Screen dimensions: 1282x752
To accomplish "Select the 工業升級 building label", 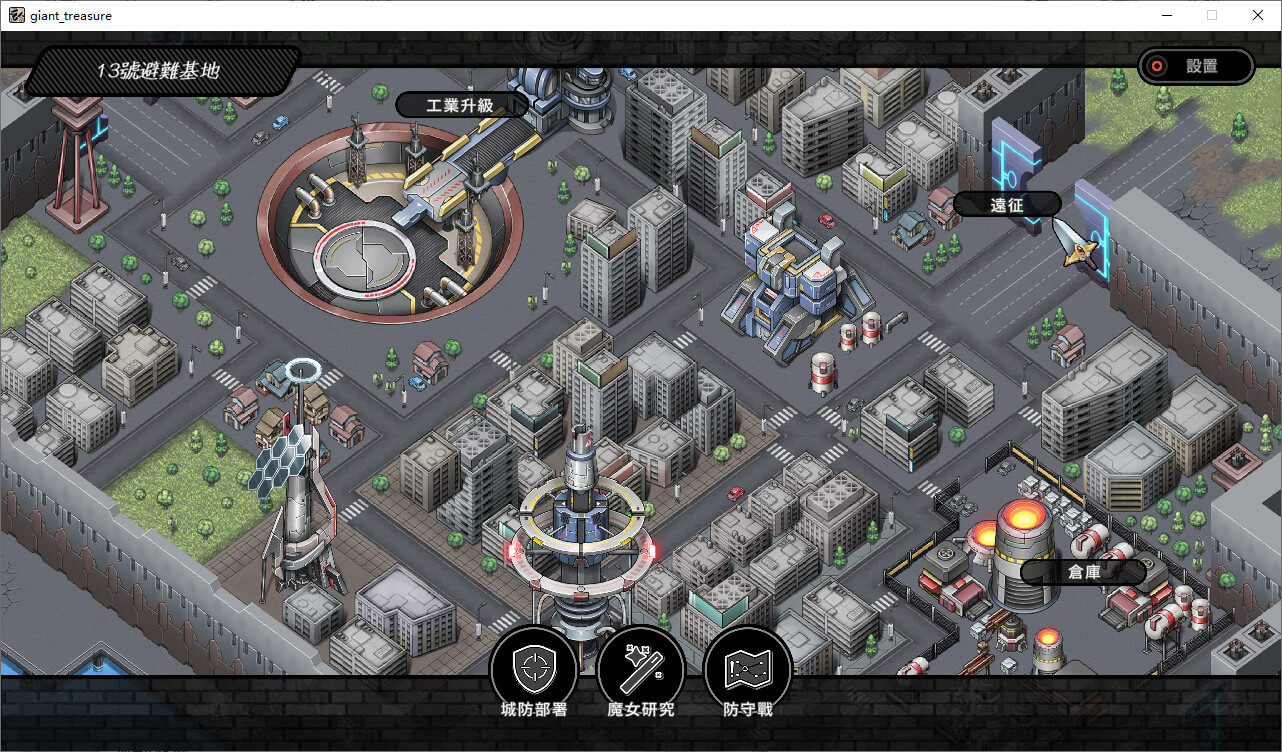I will [x=462, y=105].
